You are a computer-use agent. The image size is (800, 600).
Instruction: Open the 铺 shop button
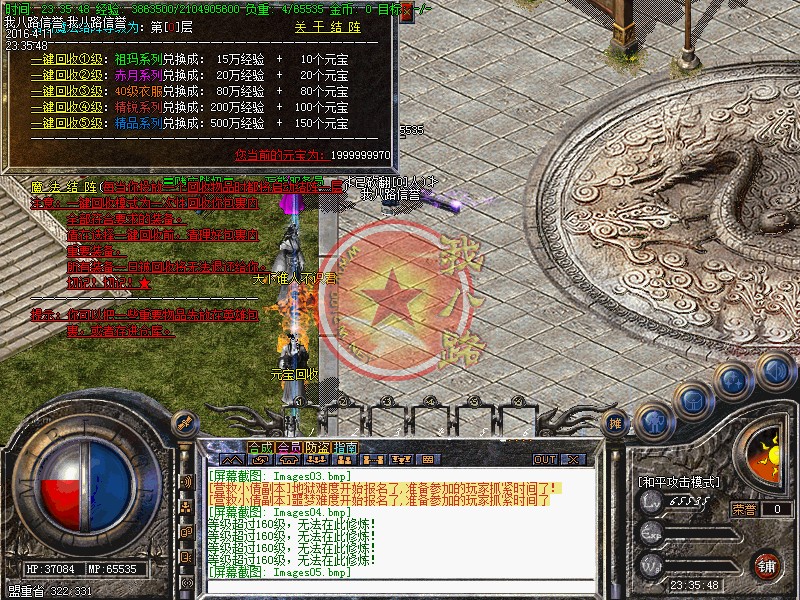pos(766,566)
